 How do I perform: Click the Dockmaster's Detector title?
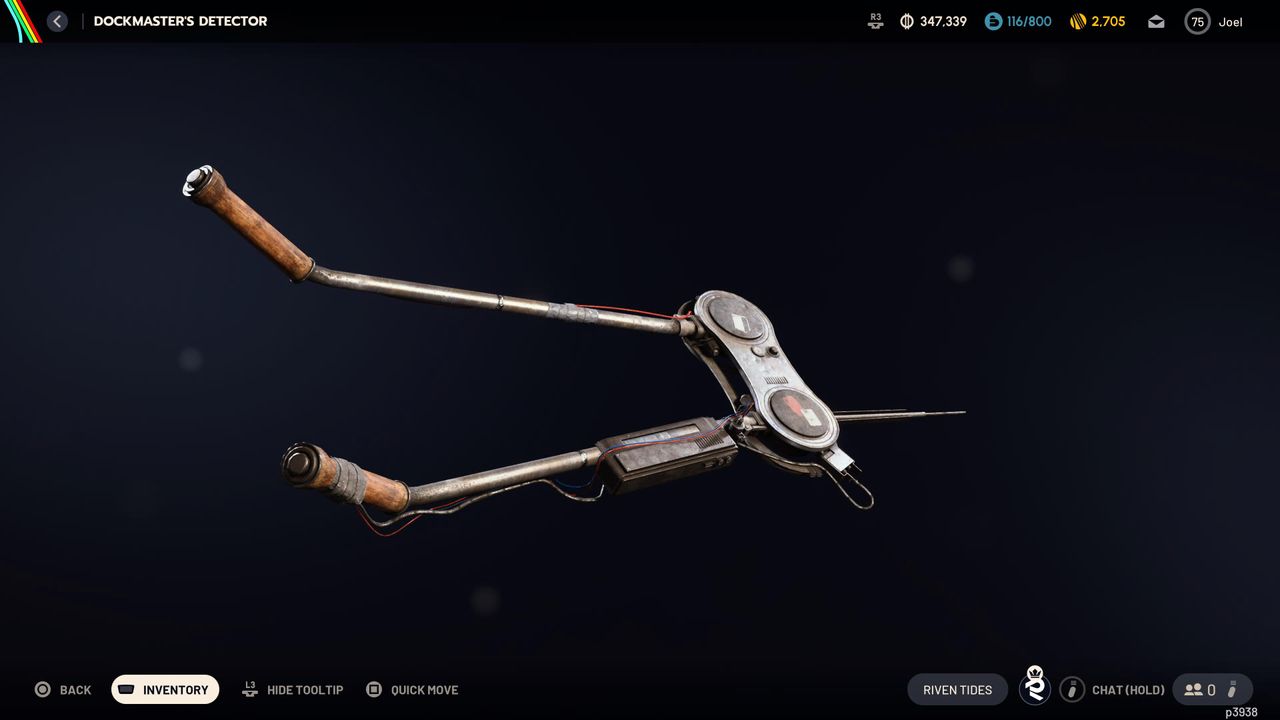coord(180,20)
